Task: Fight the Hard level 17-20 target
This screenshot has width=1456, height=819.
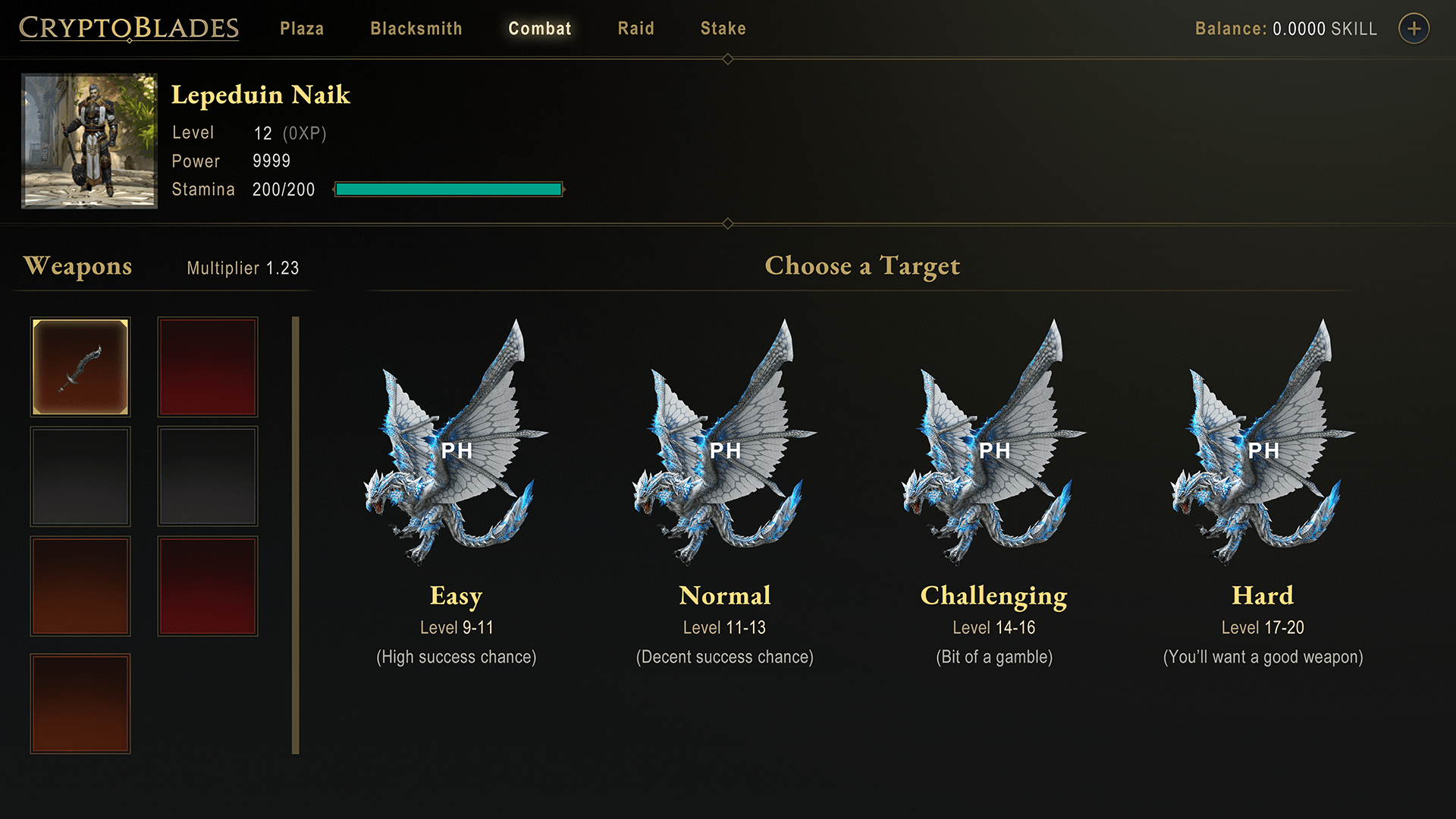Action: tap(1263, 455)
